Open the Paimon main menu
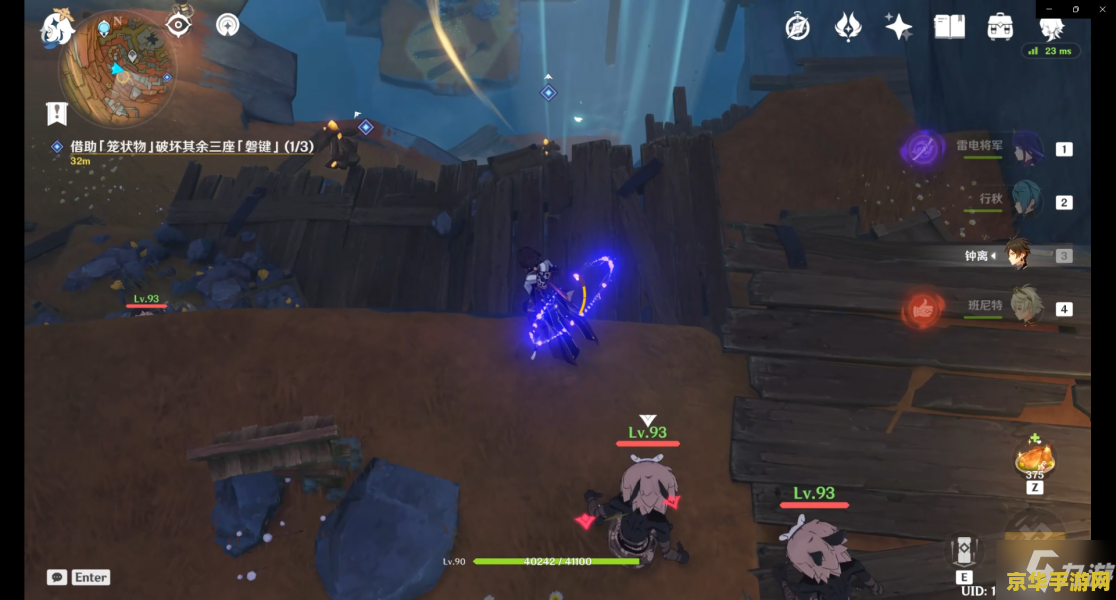Screen dimensions: 1116x600 (x=57, y=28)
